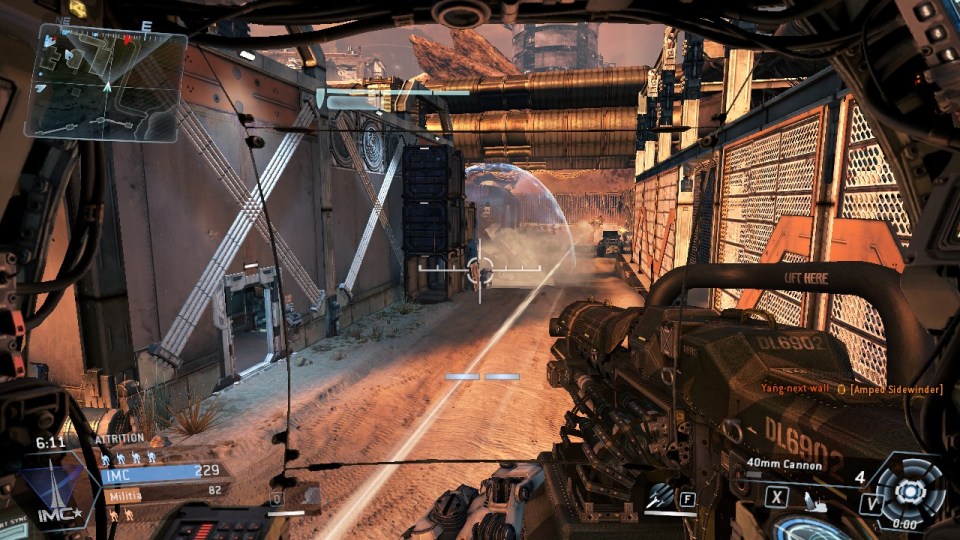Viewport: 960px width, 540px height.
Task: Select the 40mm Cannon weapon label
Action: [x=785, y=464]
